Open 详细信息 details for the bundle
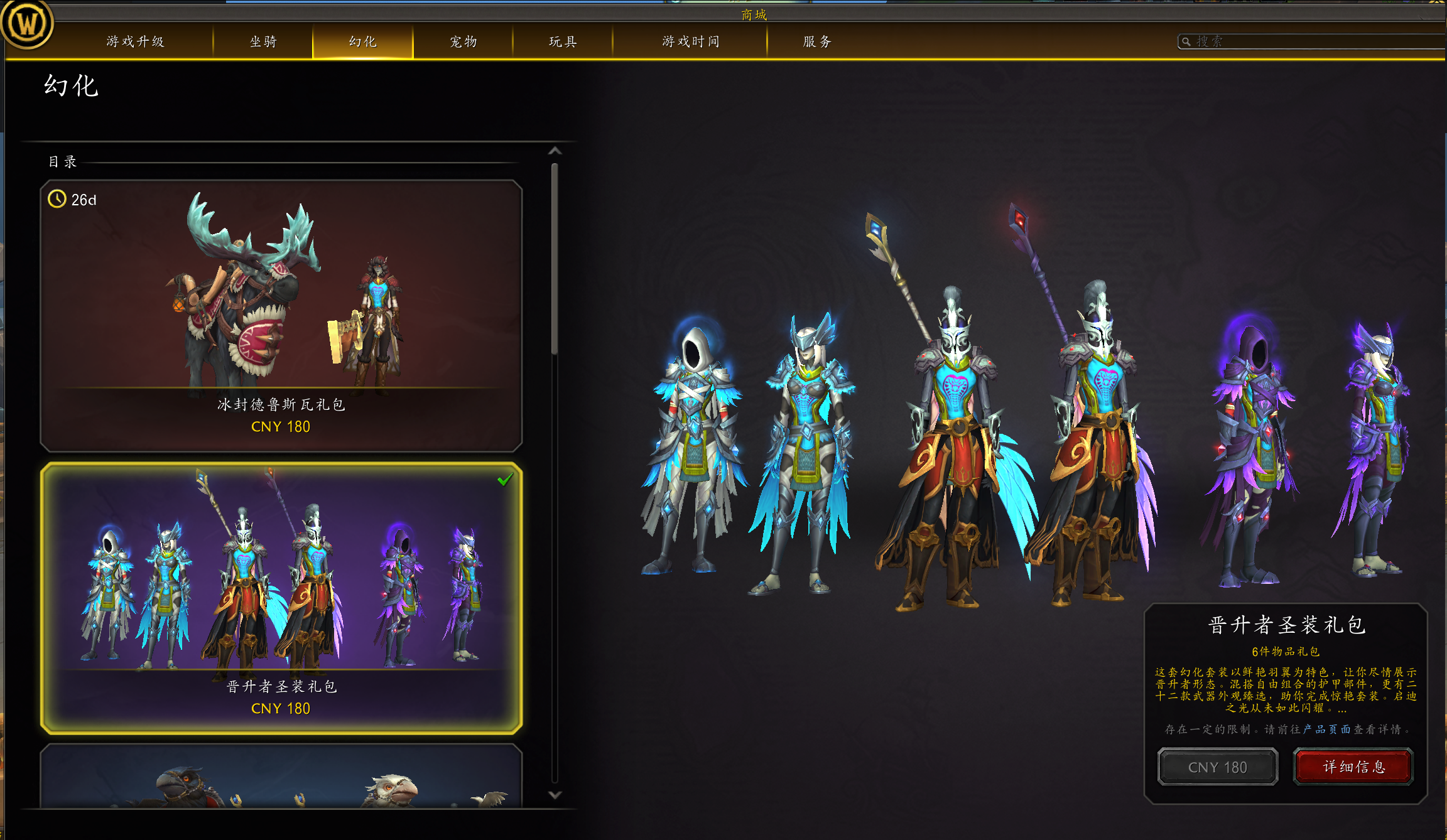Viewport: 1447px width, 840px height. pyautogui.click(x=1353, y=767)
